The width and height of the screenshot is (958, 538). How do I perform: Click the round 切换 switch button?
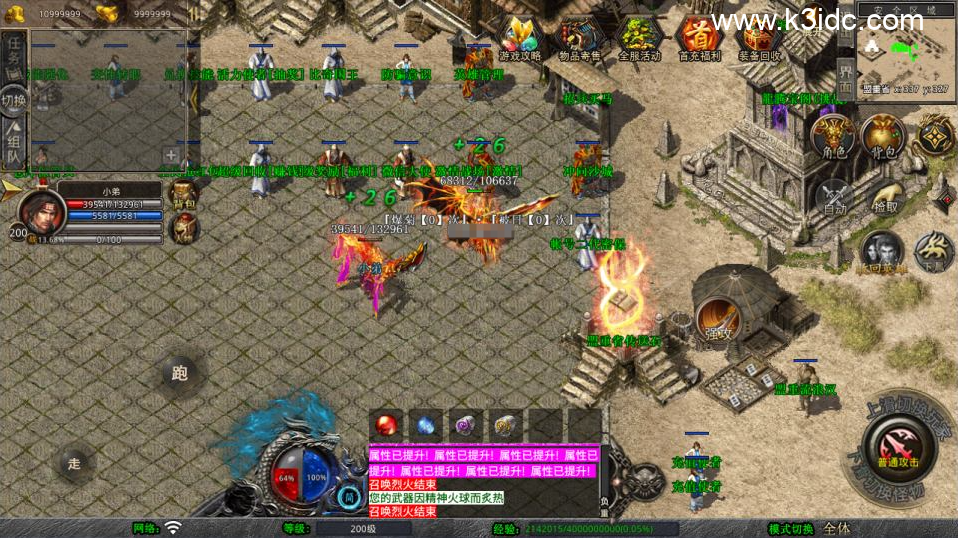[x=14, y=100]
